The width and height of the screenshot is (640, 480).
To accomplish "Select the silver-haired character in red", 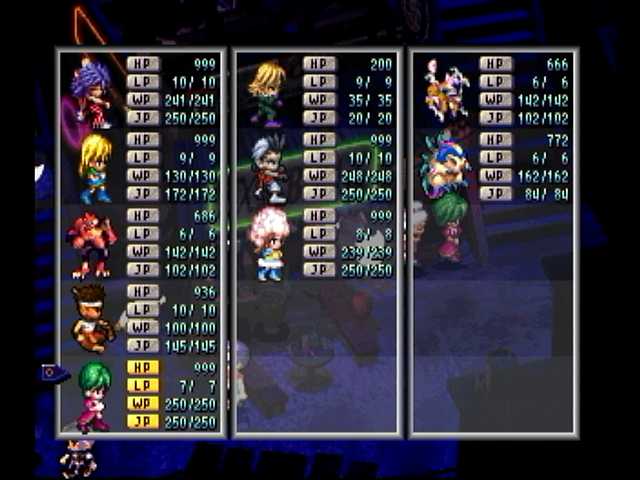I will 268,167.
